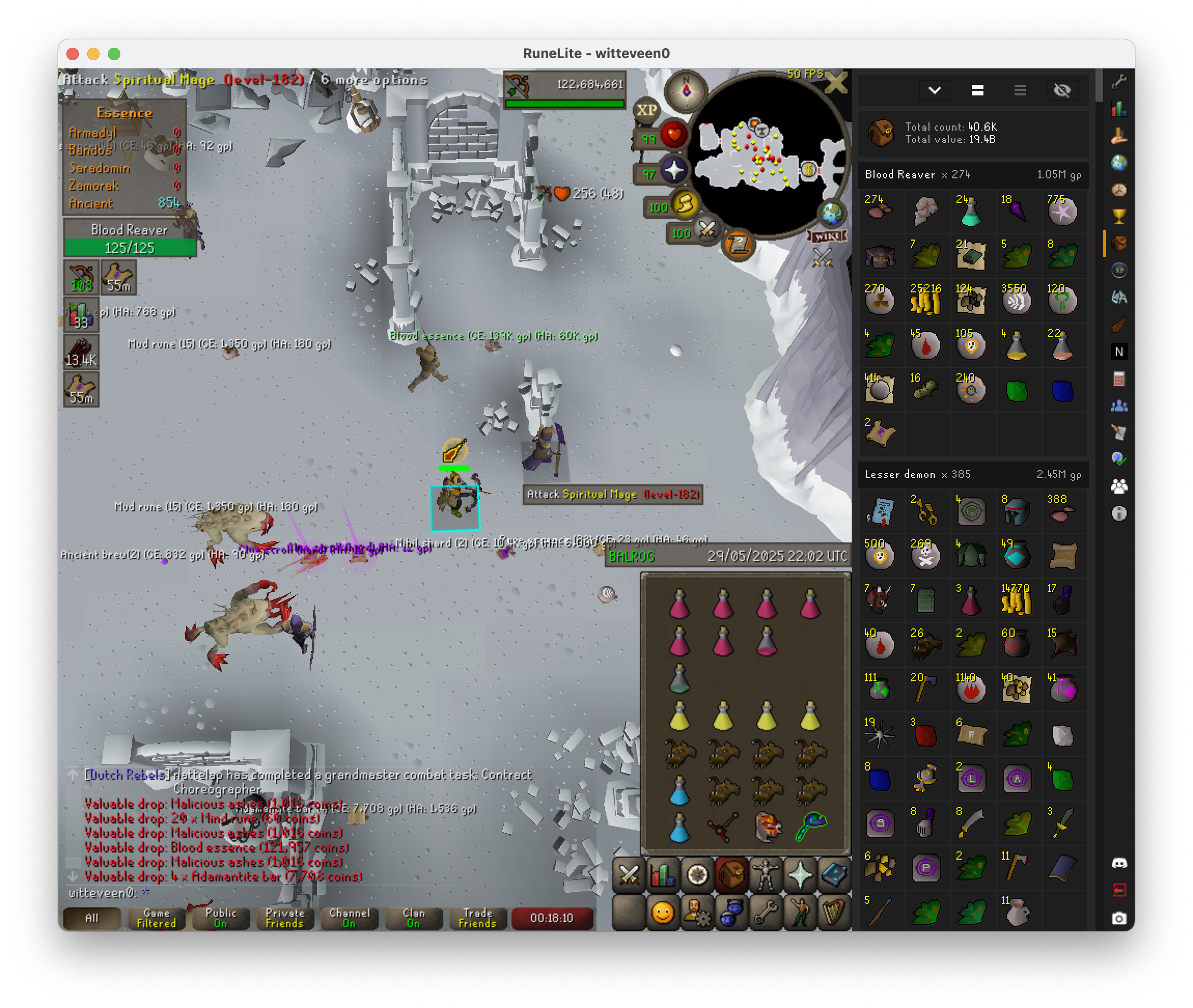Click the Lesser demon loot tracker header
This screenshot has height=1008, width=1193.
(x=973, y=474)
